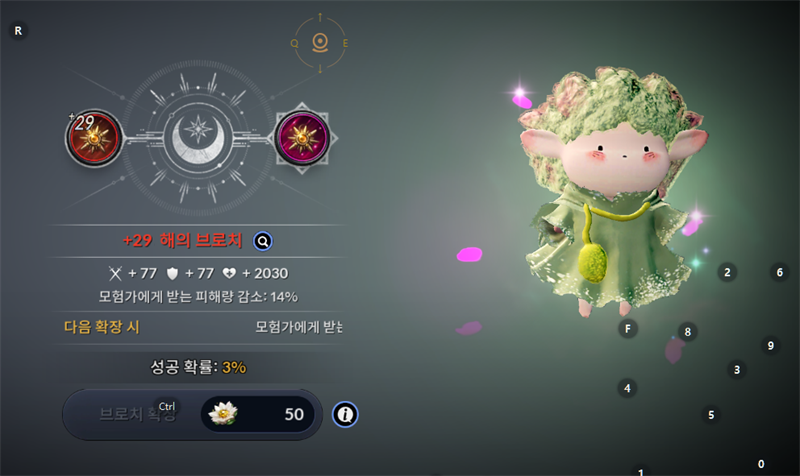Click the magnifier next to 해의 브로치
The image size is (800, 476).
(x=263, y=241)
